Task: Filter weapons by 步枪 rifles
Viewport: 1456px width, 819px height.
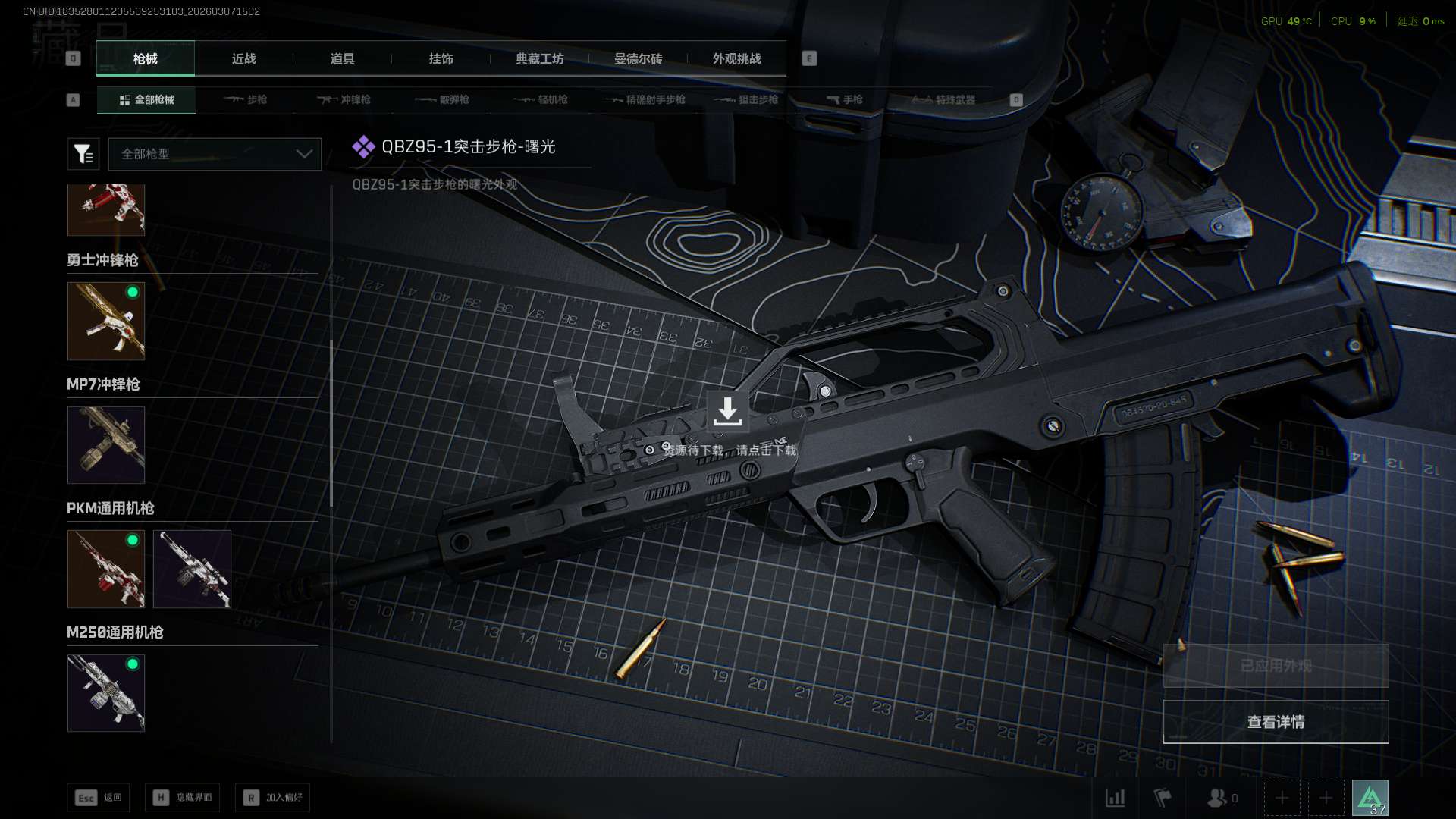Action: click(246, 99)
